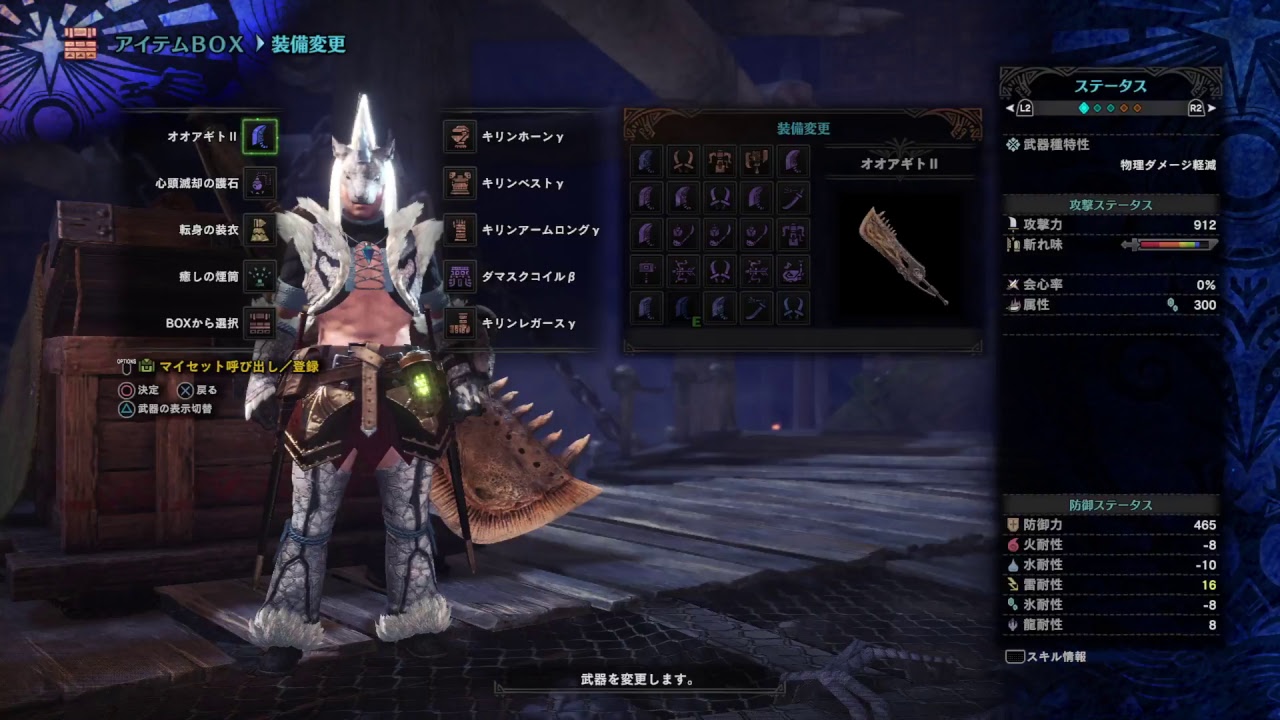
Task: Open the 癒しの煙筒 tool slot
Action: point(260,277)
